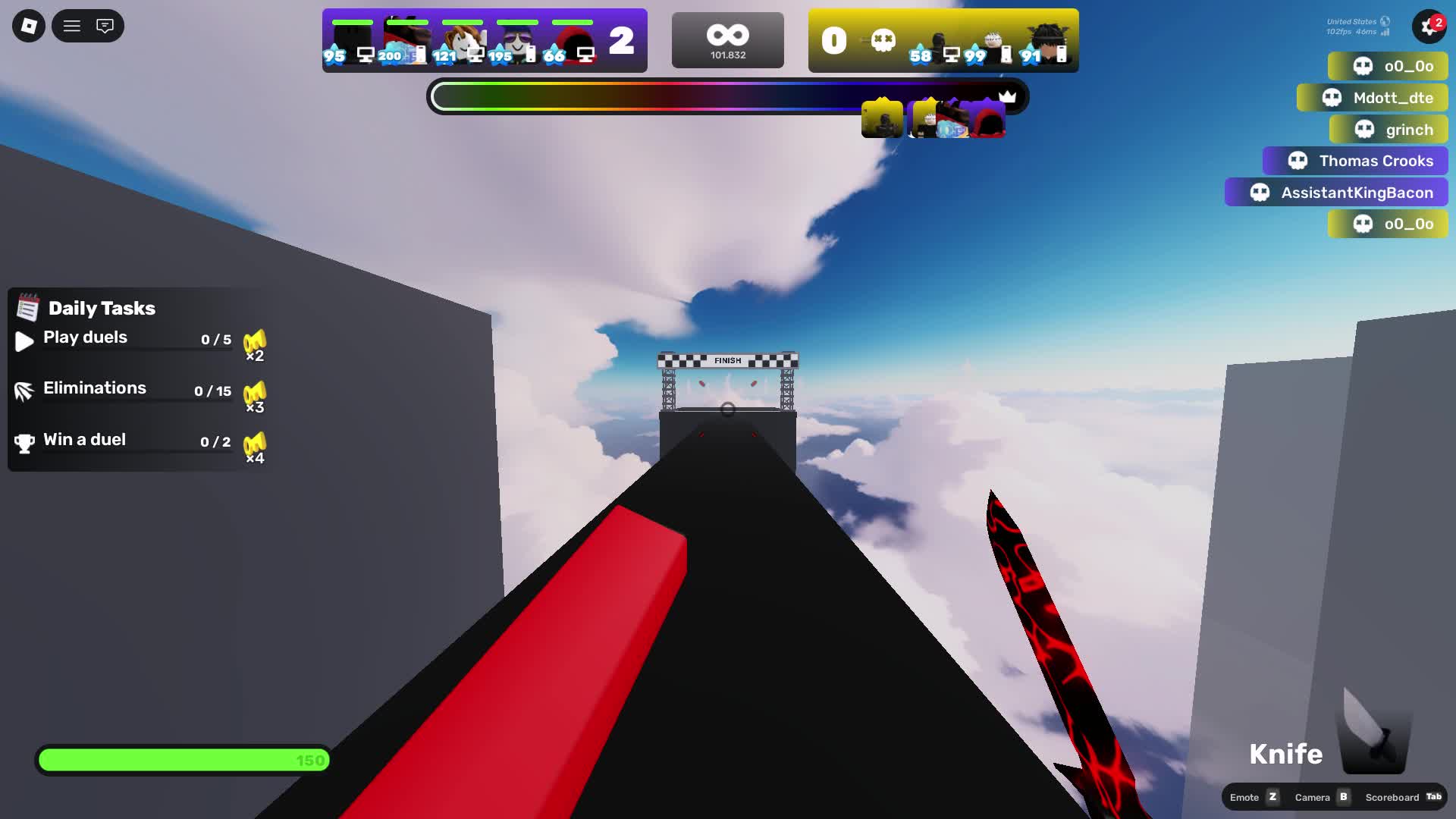The width and height of the screenshot is (1456, 819).
Task: Click the Play duels triangle toggle
Action: 24,340
